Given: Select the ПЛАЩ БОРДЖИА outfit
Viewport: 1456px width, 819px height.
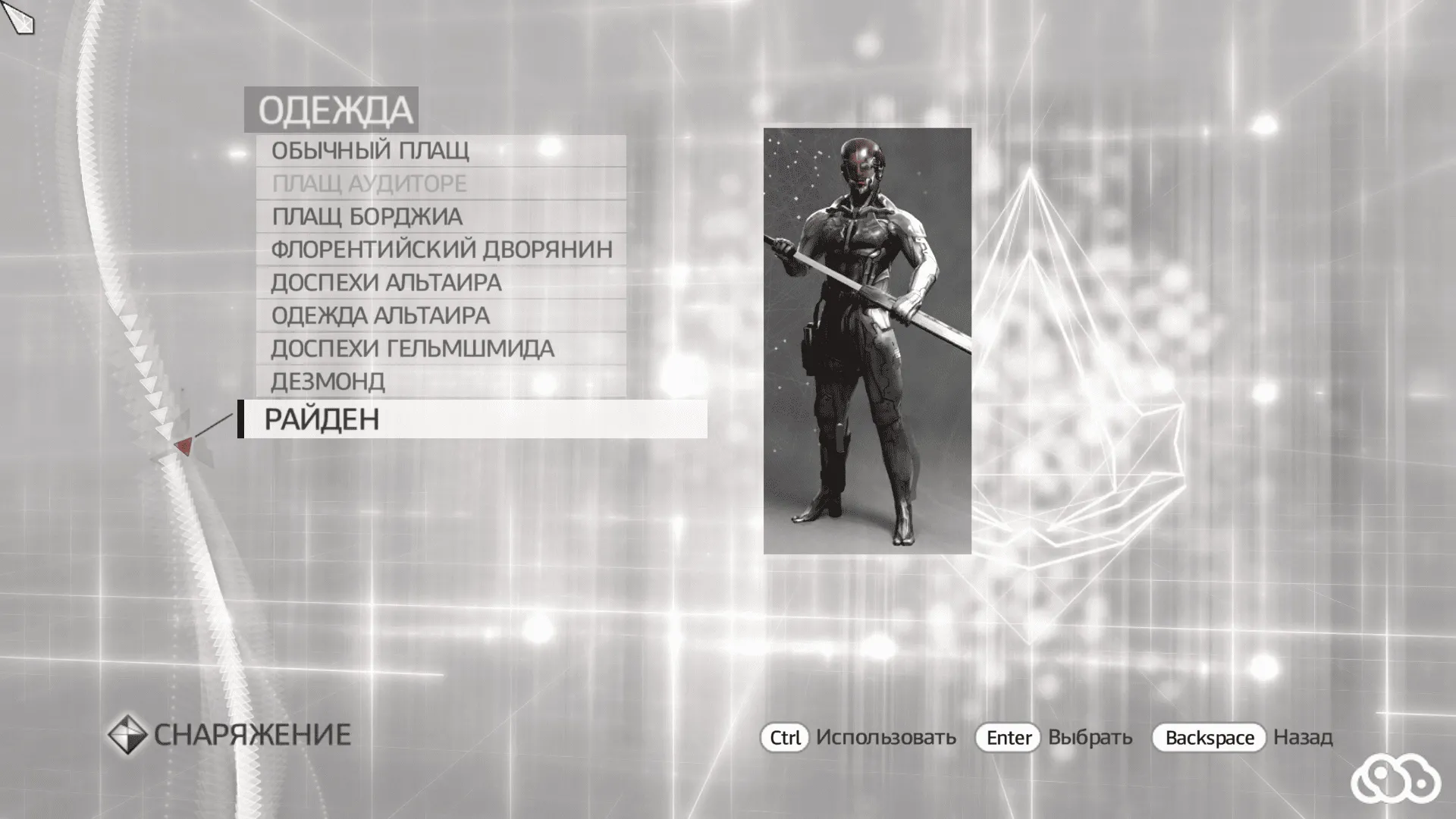Looking at the screenshot, I should 368,216.
